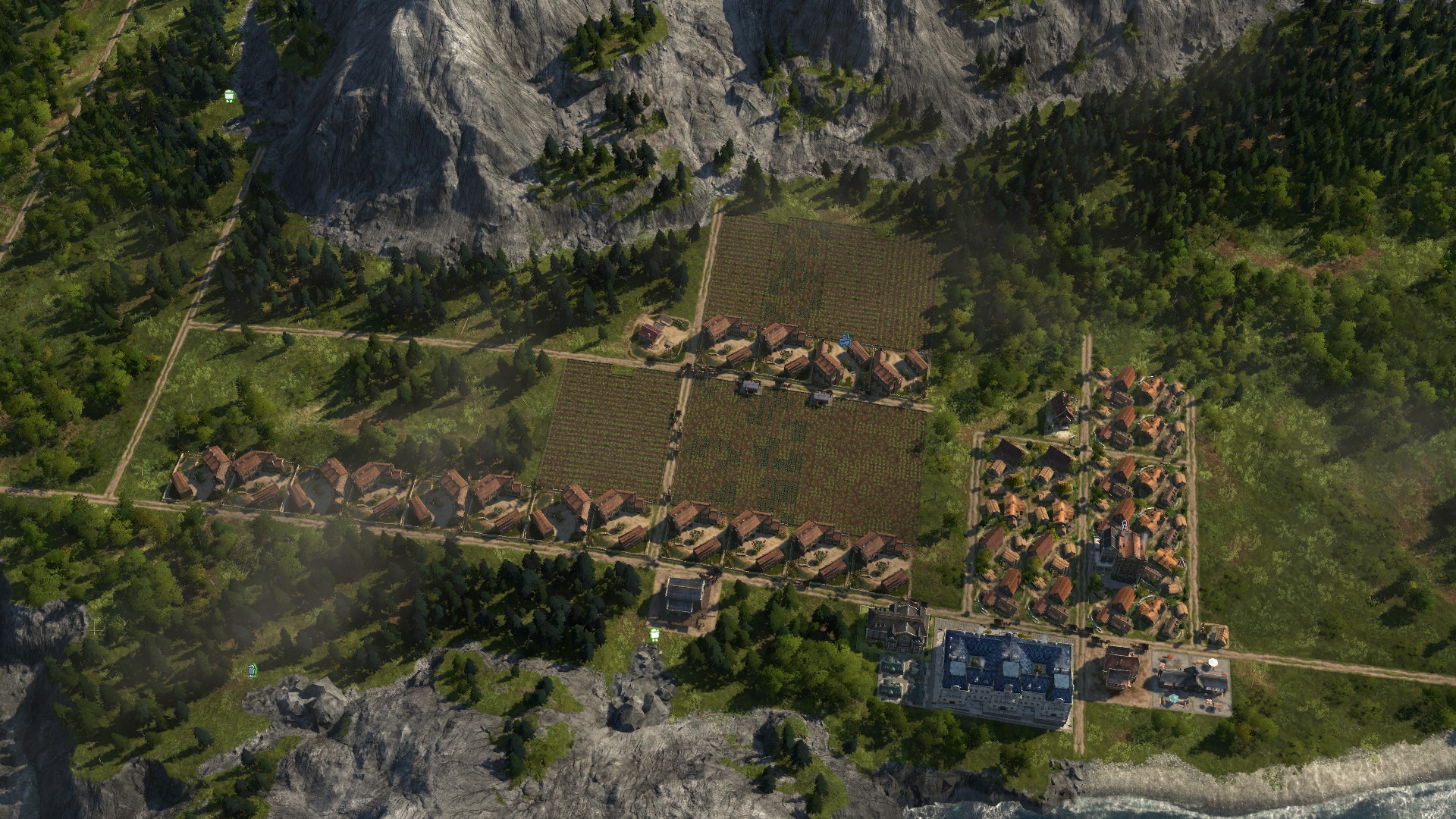Collect the blue item marker above the farmhouses
Image resolution: width=1456 pixels, height=819 pixels.
pyautogui.click(x=846, y=337)
